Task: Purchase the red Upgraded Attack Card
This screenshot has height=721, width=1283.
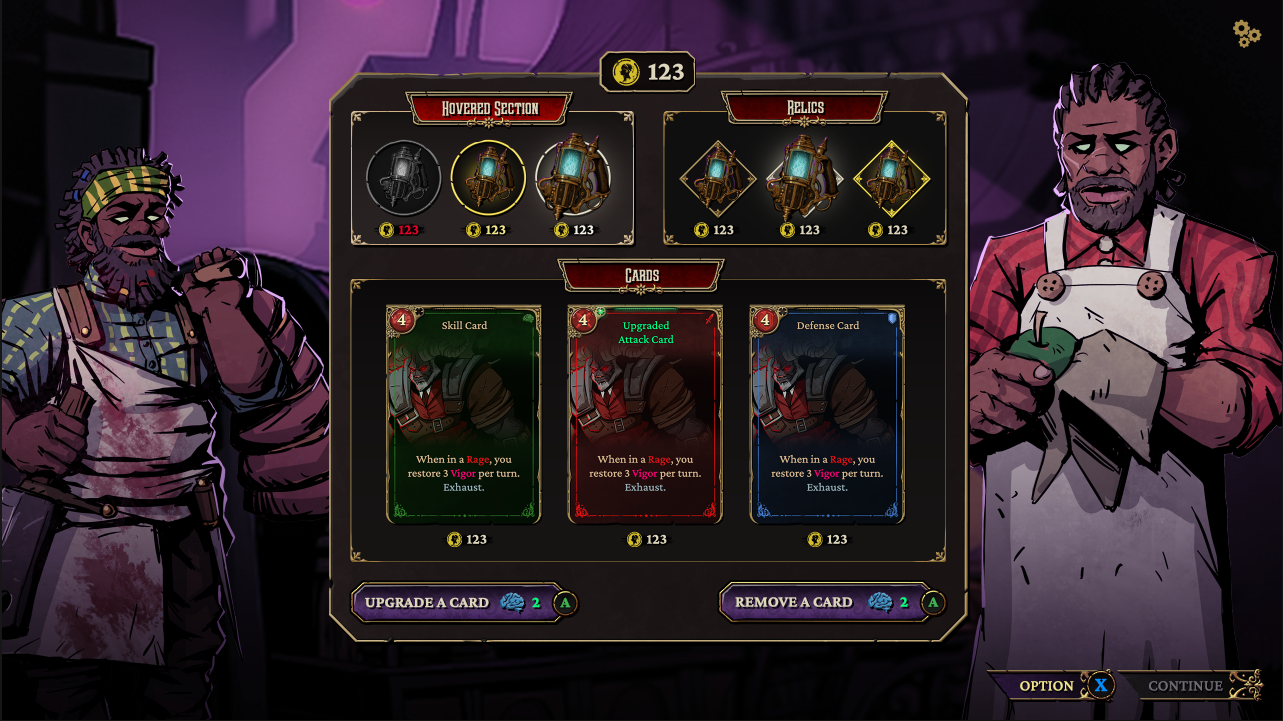Action: 645,414
